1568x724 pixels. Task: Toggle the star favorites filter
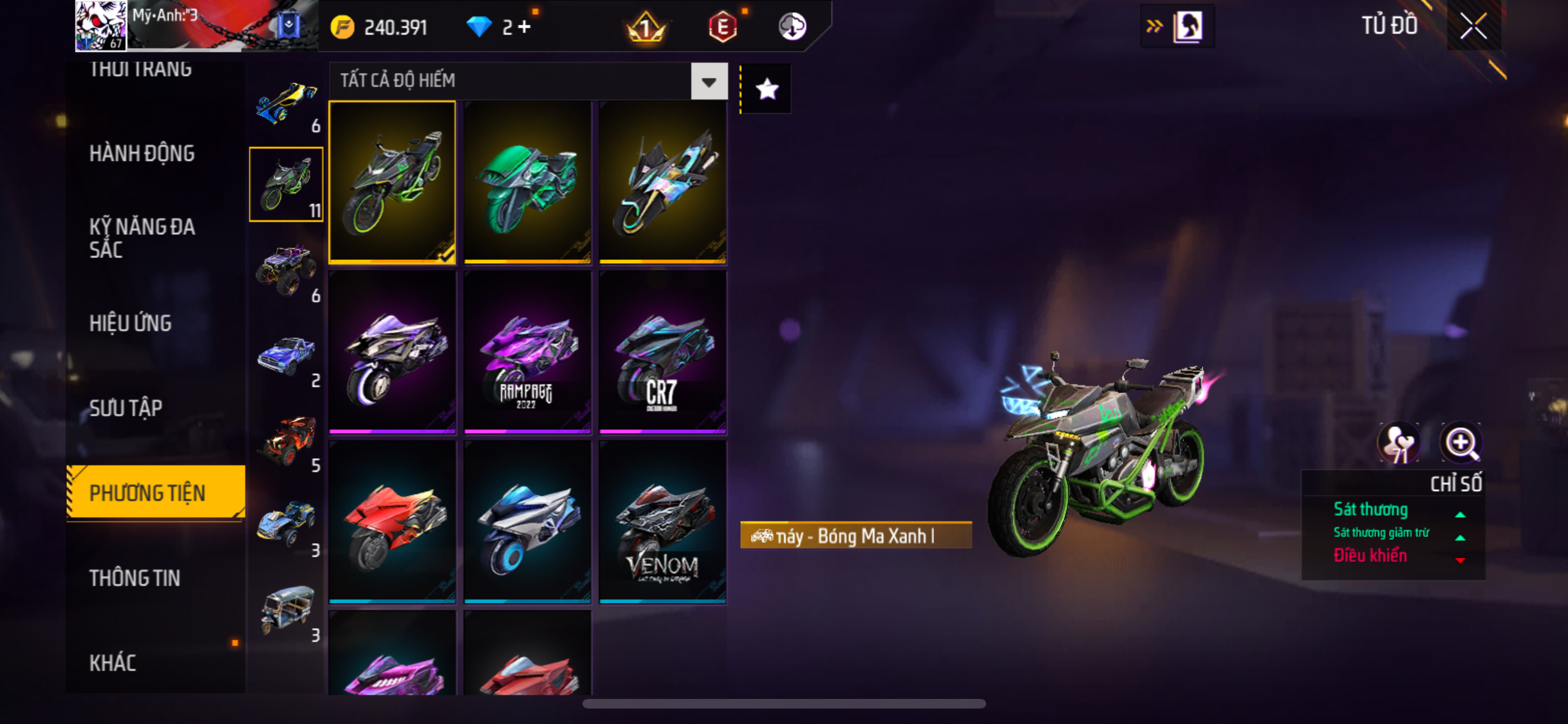tap(767, 89)
